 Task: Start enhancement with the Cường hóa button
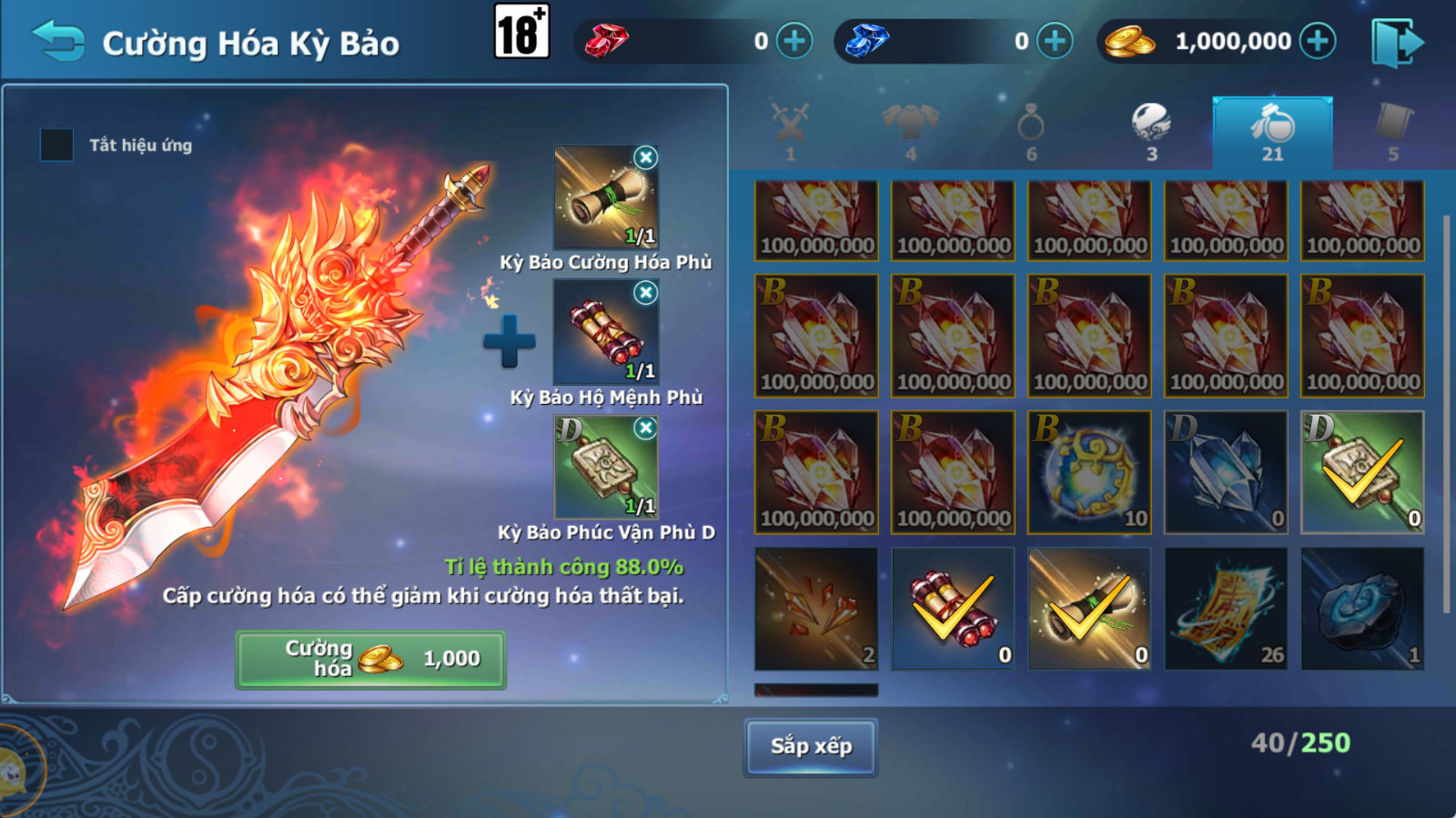point(371,659)
